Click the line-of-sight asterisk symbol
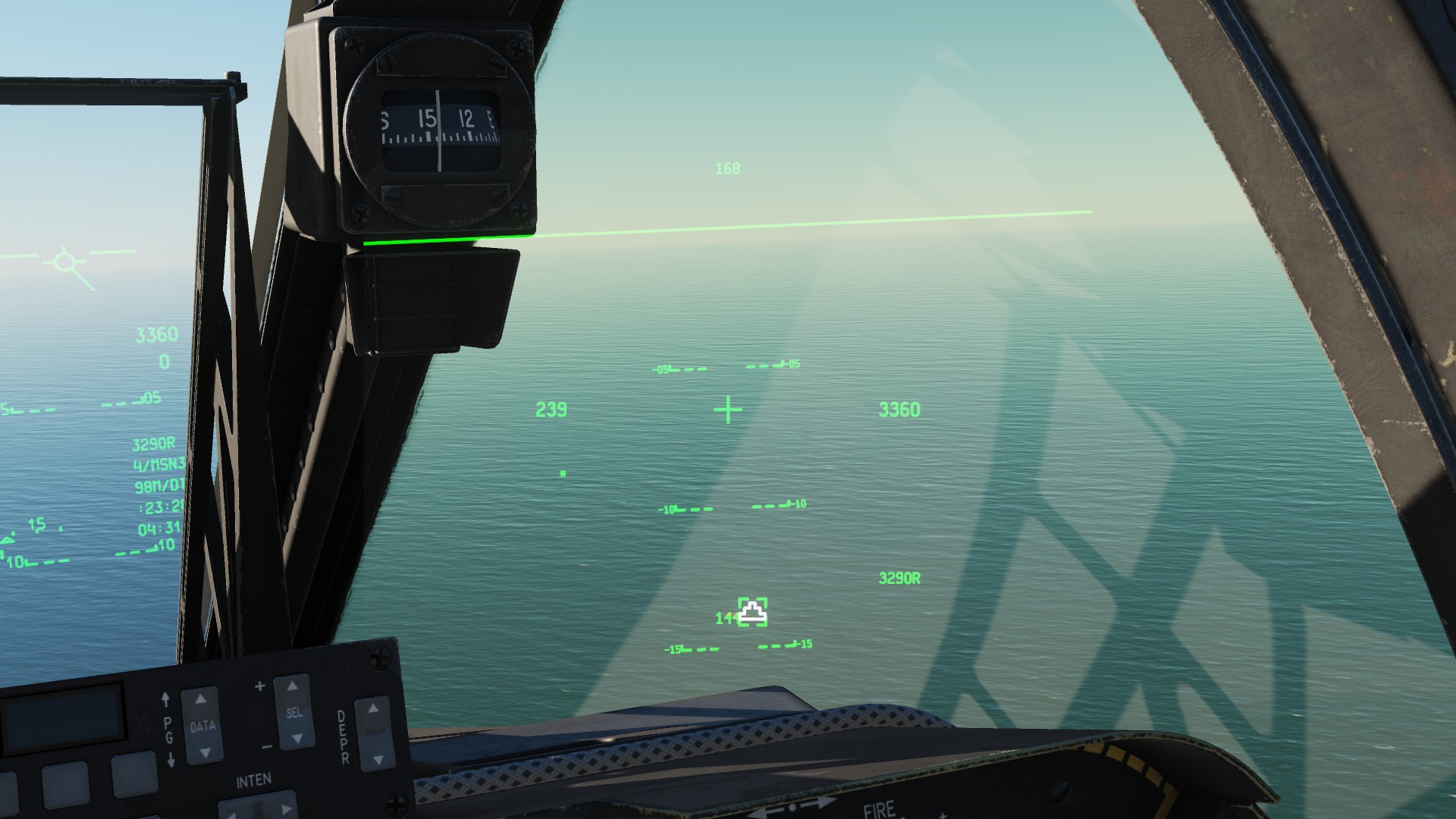Screen dimensions: 1456x819 pyautogui.click(x=563, y=473)
